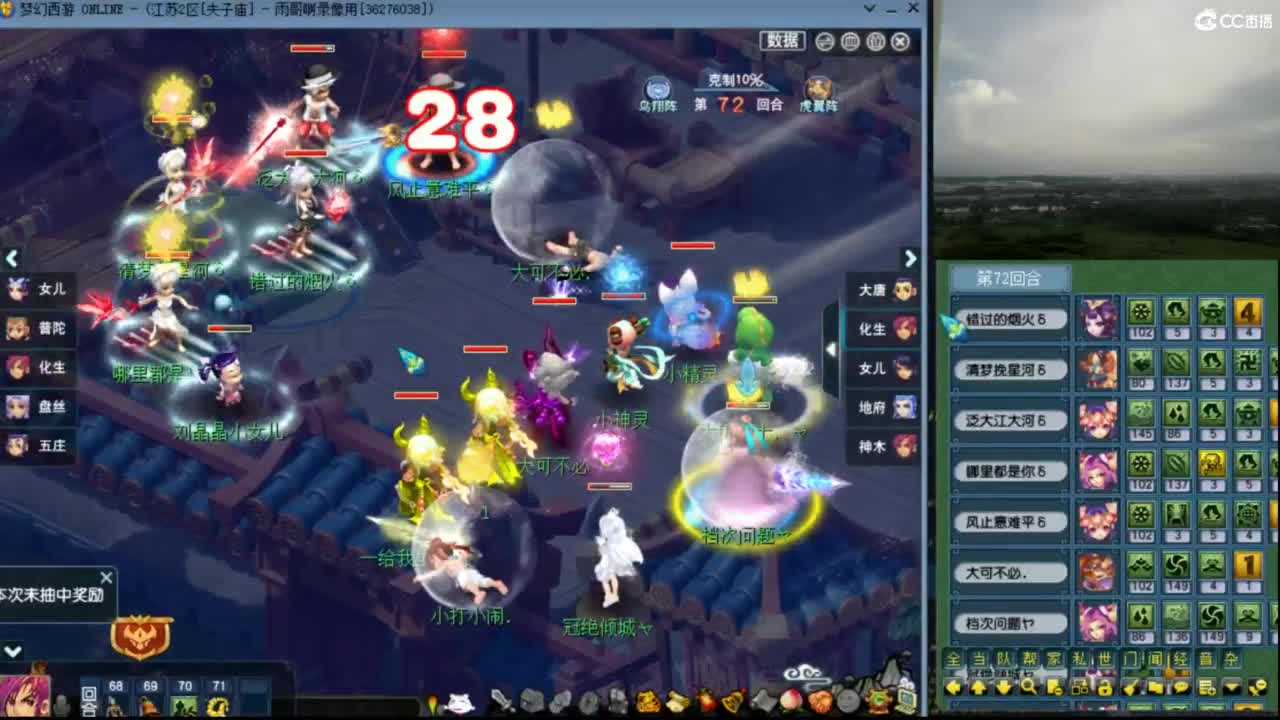Click the peach item icon on the bottom toolbar
The height and width of the screenshot is (720, 1280).
coord(792,702)
